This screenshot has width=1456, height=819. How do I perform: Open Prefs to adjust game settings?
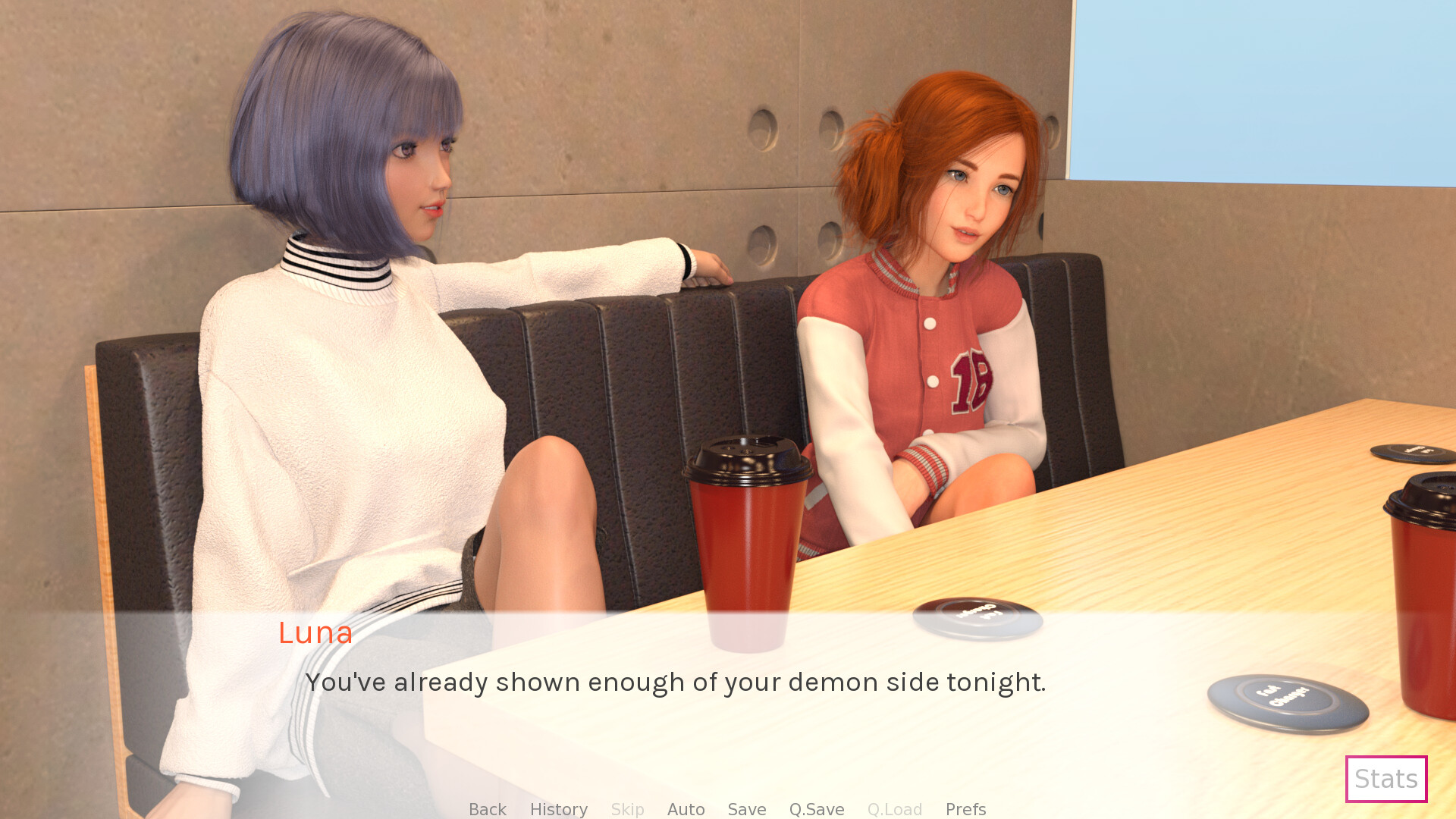[965, 808]
